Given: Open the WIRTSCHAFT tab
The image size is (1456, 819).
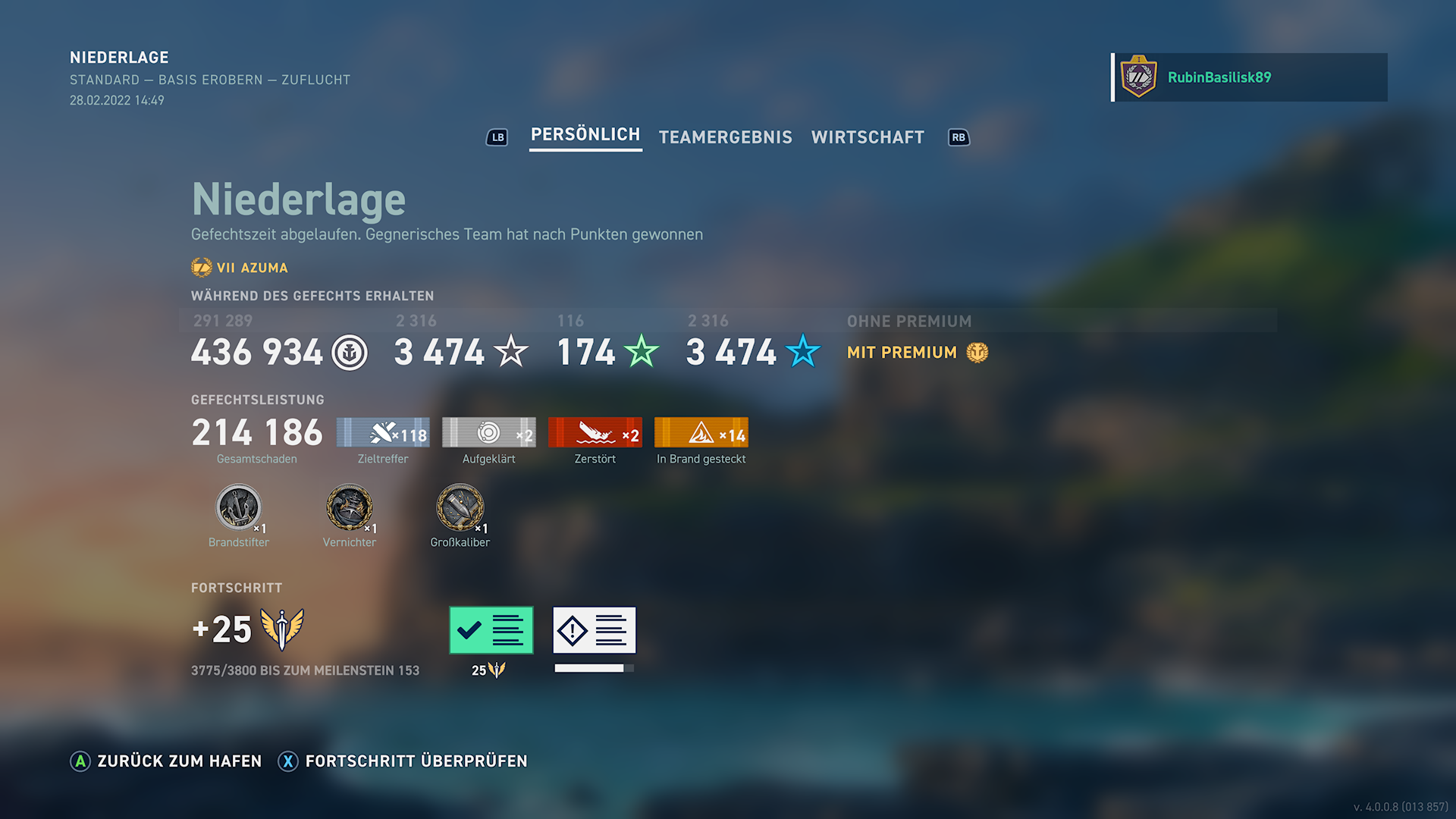Looking at the screenshot, I should [x=868, y=137].
